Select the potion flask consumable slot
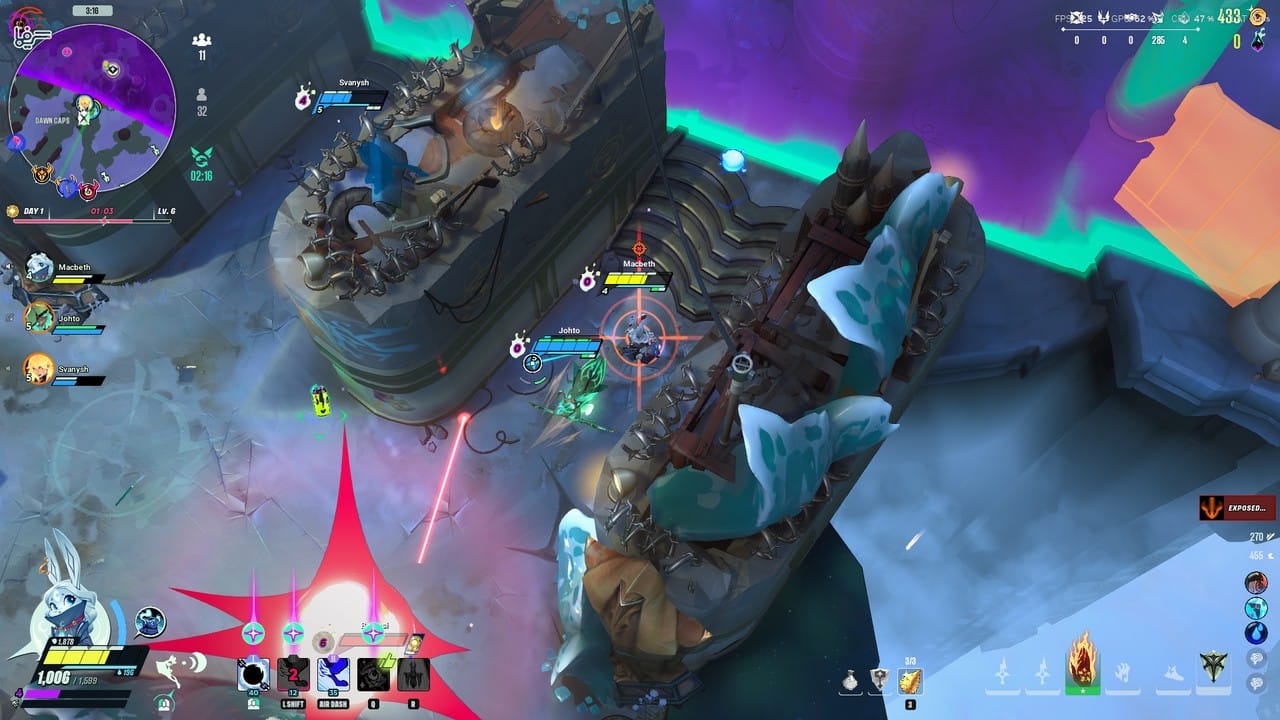This screenshot has width=1280, height=720. click(x=850, y=681)
